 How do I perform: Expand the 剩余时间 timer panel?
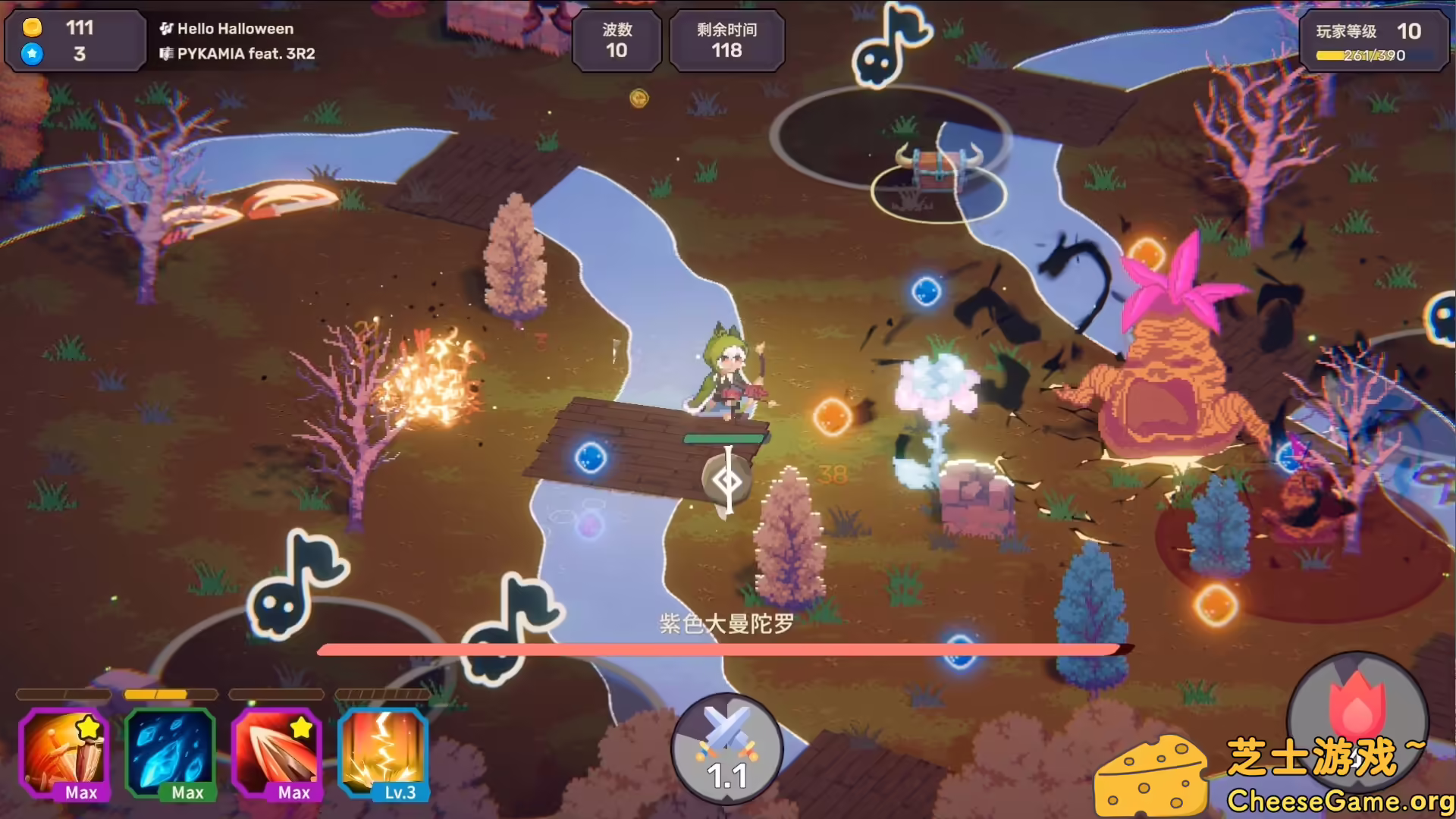[726, 41]
